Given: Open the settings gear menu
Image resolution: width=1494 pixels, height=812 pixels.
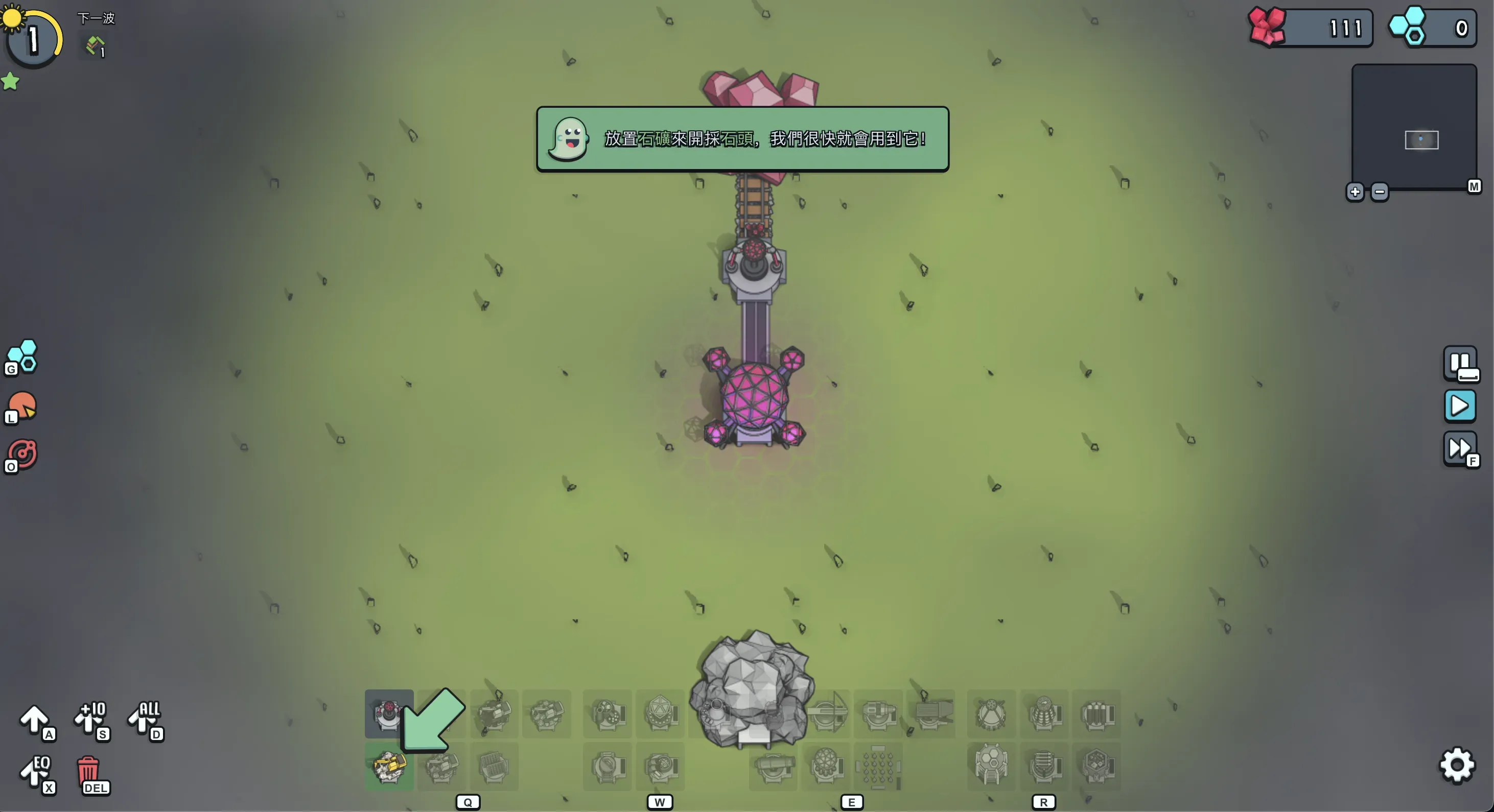Looking at the screenshot, I should click(1456, 766).
